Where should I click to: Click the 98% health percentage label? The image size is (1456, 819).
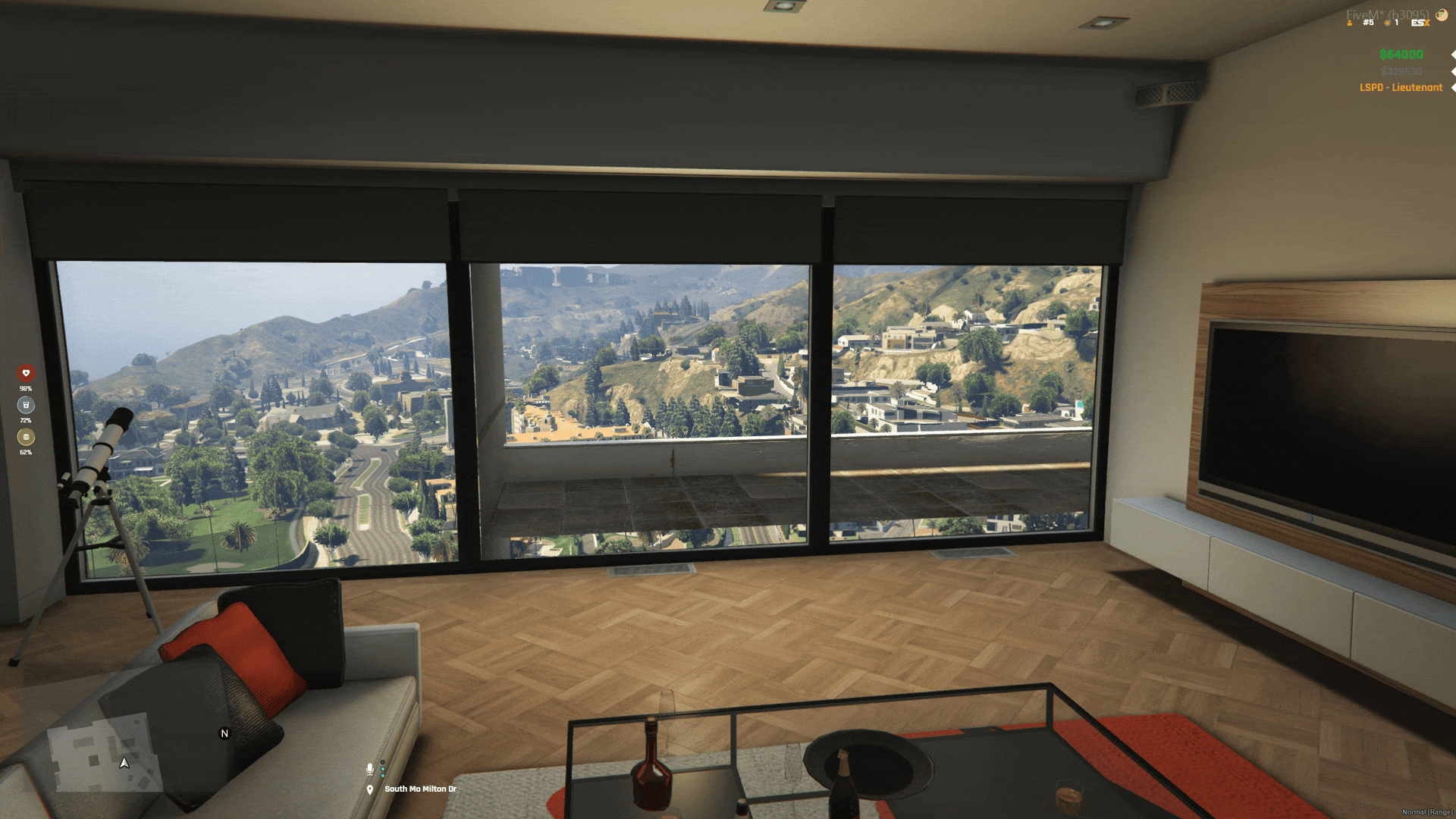click(x=25, y=388)
